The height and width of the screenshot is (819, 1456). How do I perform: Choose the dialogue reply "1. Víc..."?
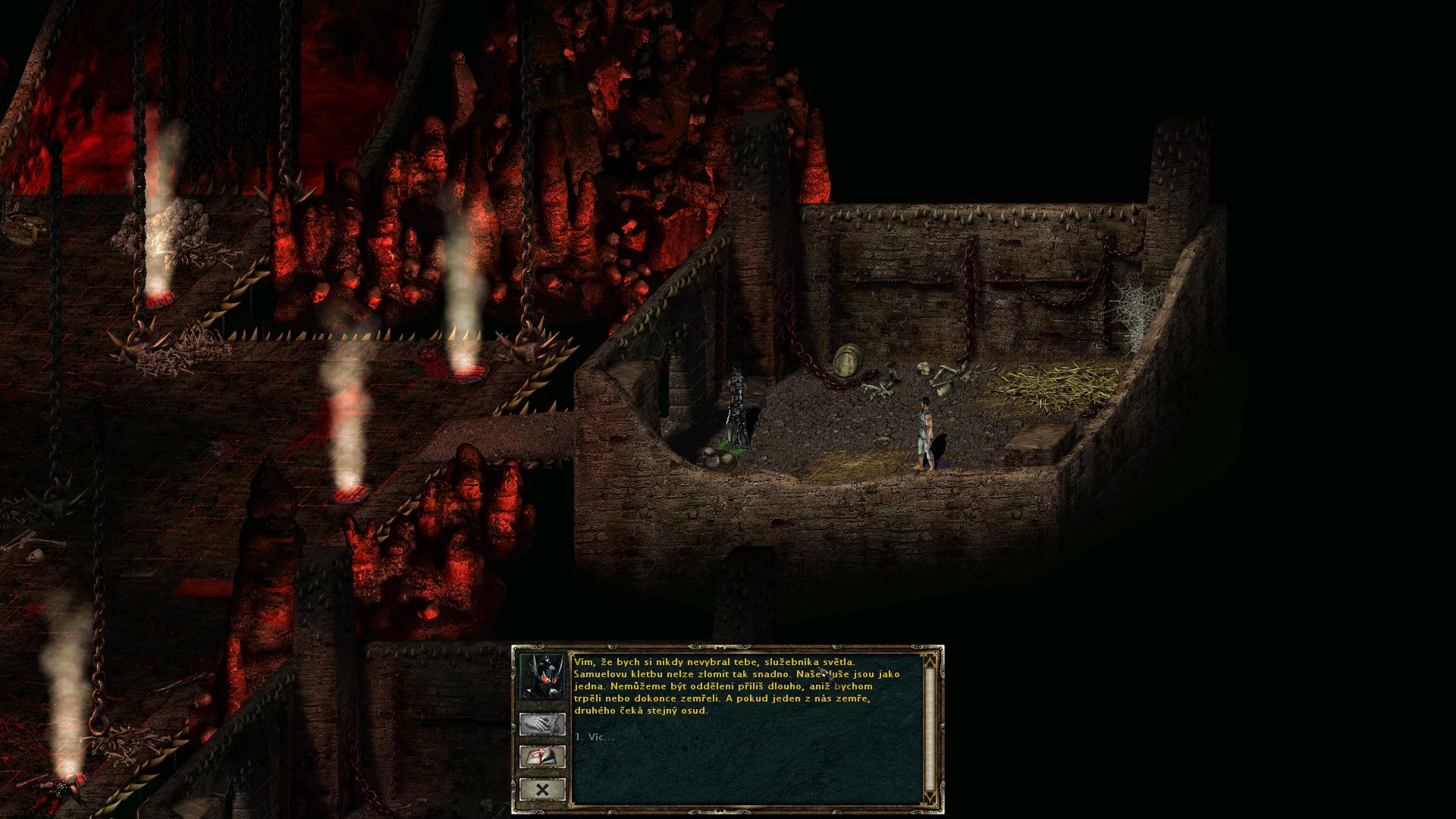click(595, 737)
